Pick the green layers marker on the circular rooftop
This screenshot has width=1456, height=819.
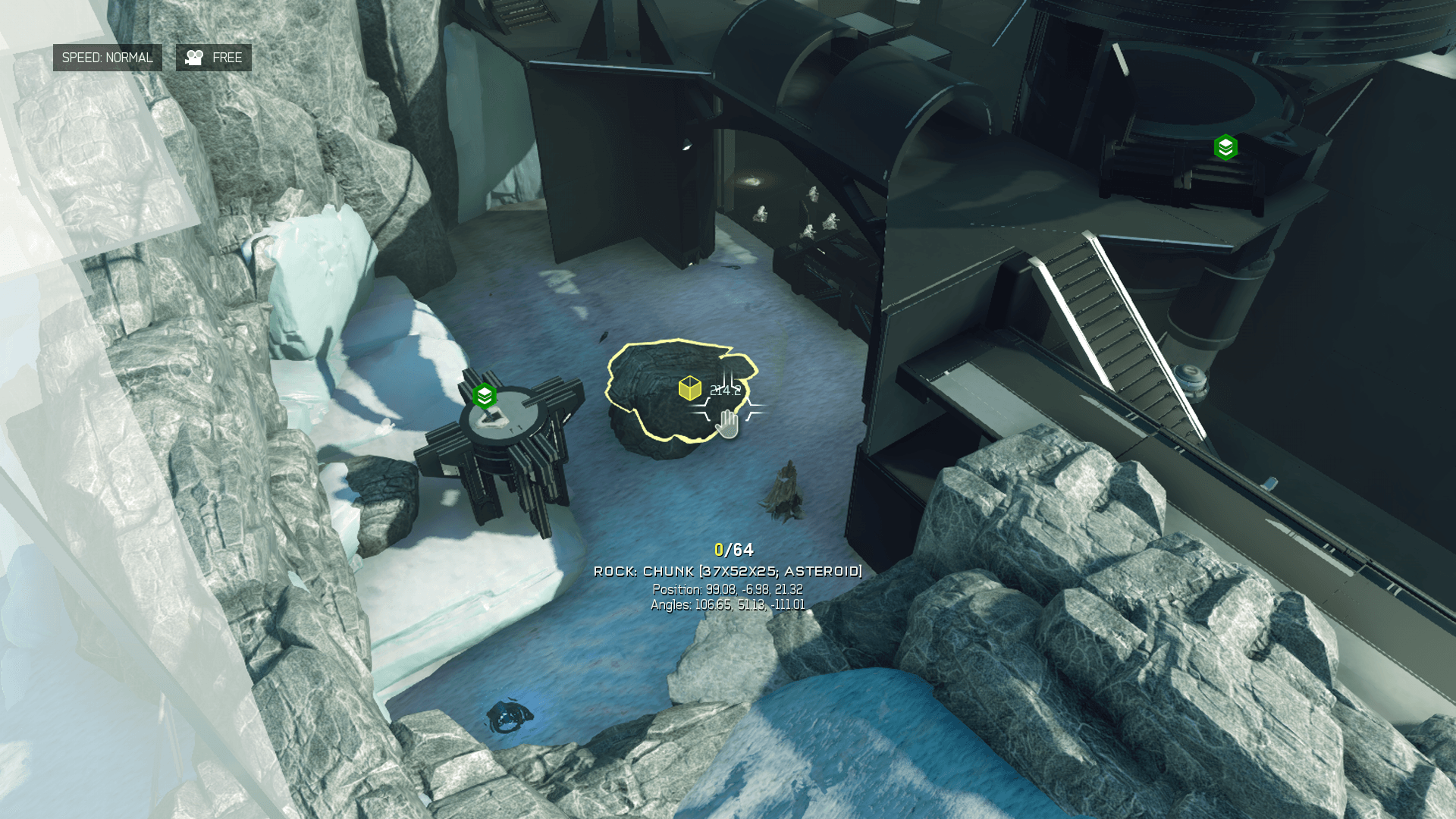click(x=1225, y=147)
